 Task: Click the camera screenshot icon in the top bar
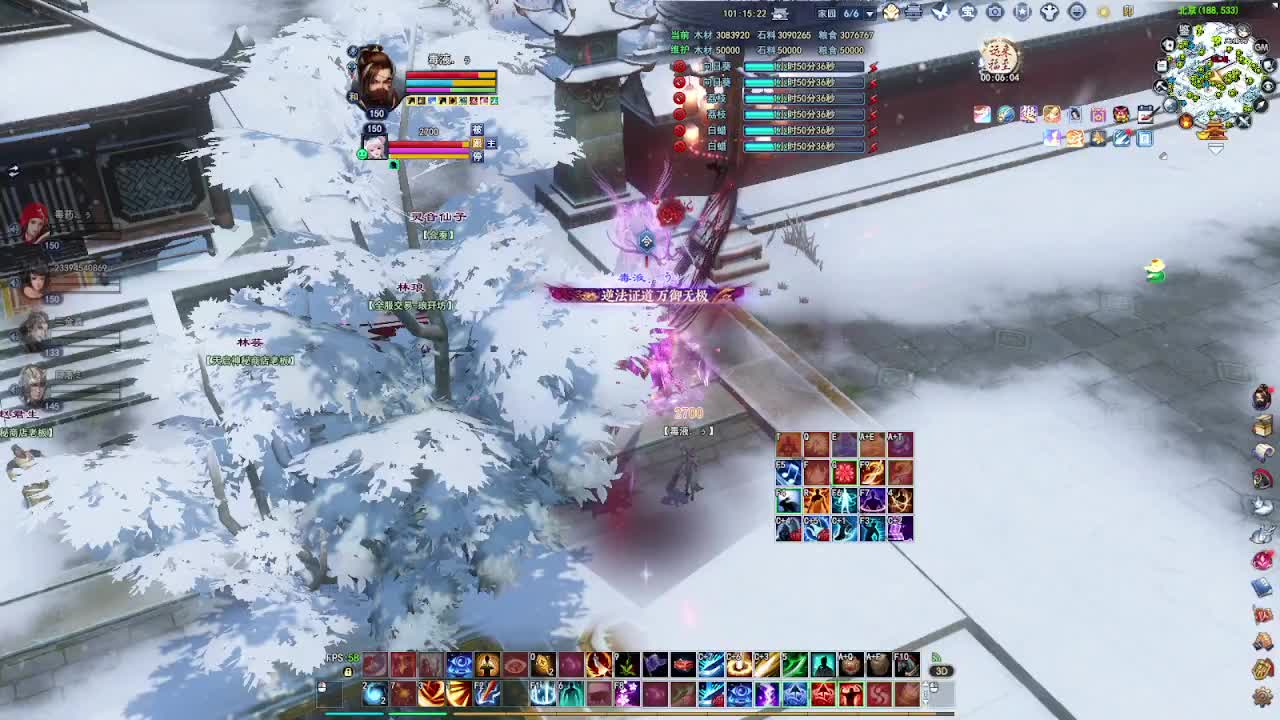click(995, 12)
